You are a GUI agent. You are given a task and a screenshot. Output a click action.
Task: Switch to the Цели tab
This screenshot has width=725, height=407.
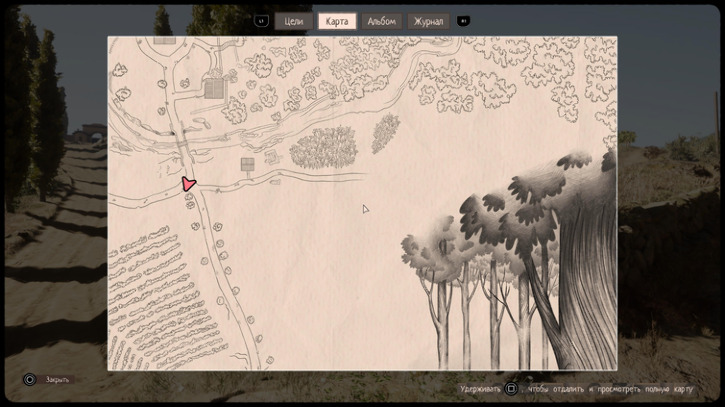[294, 21]
